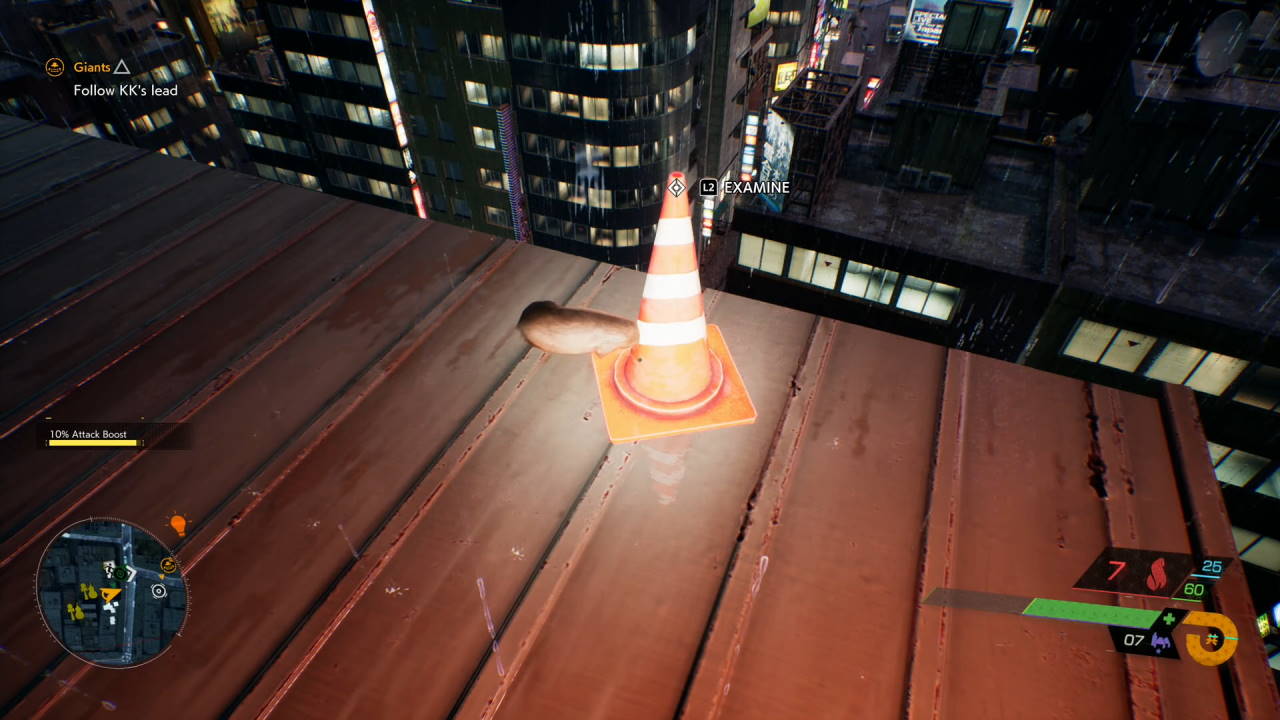Viewport: 1280px width, 720px height.
Task: Click the 07 Katashiro counter
Action: coord(1133,640)
